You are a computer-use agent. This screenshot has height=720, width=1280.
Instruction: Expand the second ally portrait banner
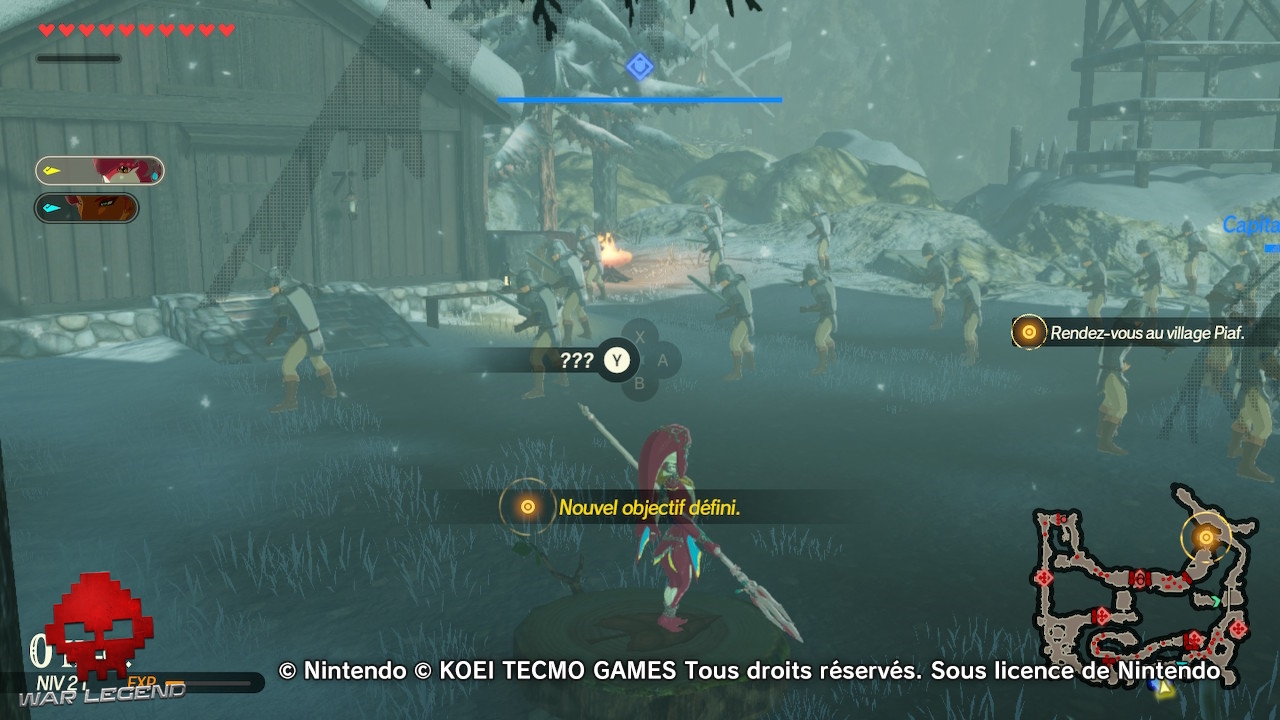coord(87,207)
